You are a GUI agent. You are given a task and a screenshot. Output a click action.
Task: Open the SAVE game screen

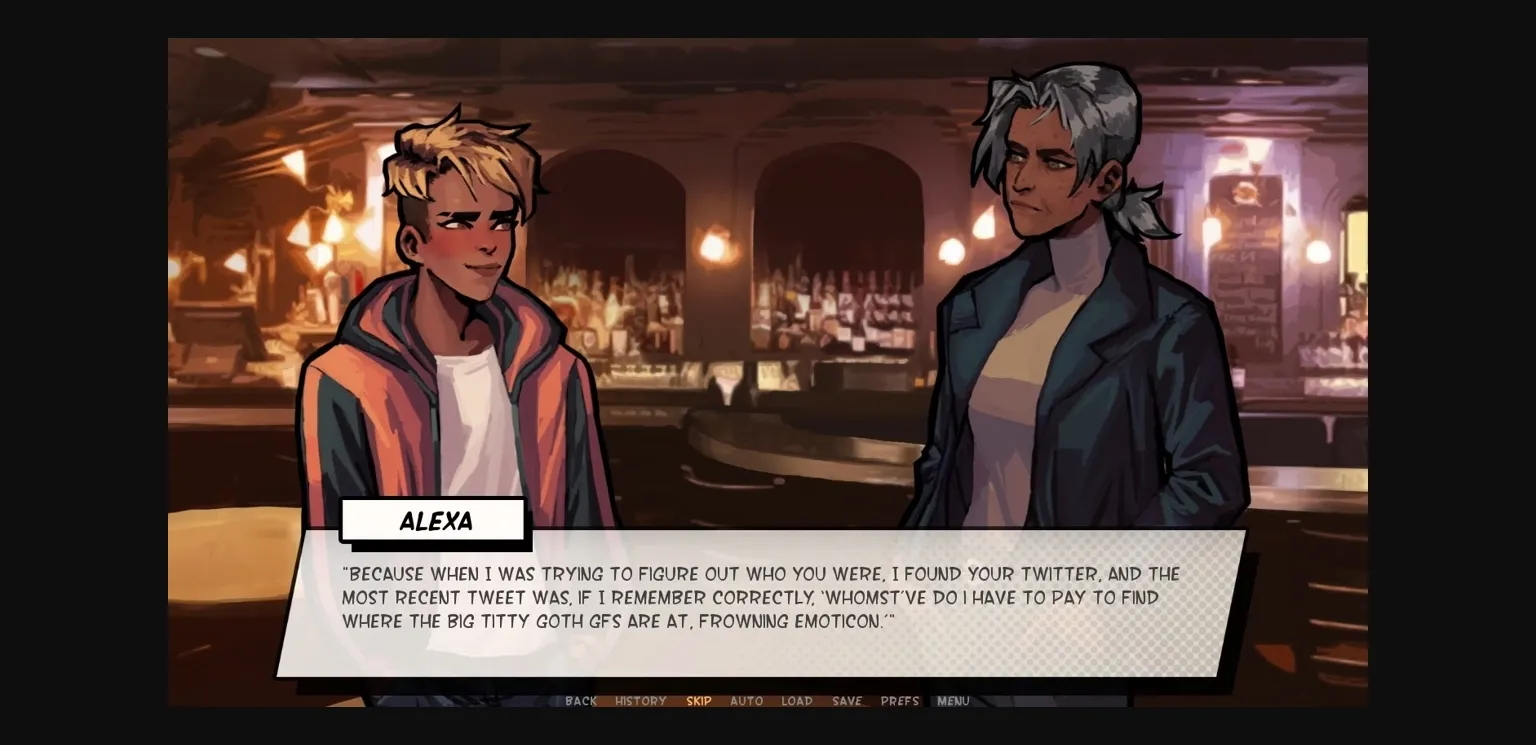(846, 701)
